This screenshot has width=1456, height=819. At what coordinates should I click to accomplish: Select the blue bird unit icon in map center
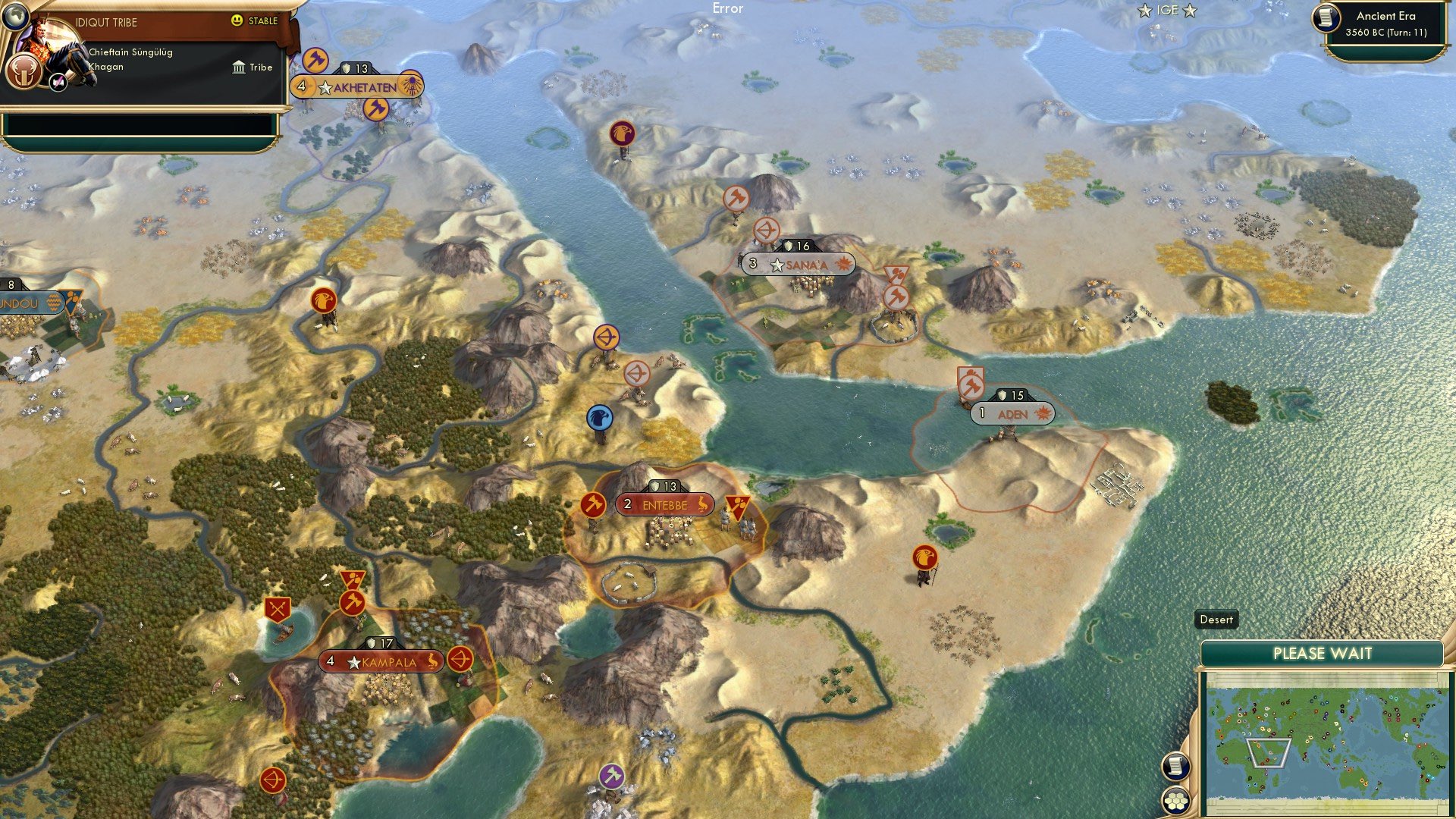(x=600, y=416)
